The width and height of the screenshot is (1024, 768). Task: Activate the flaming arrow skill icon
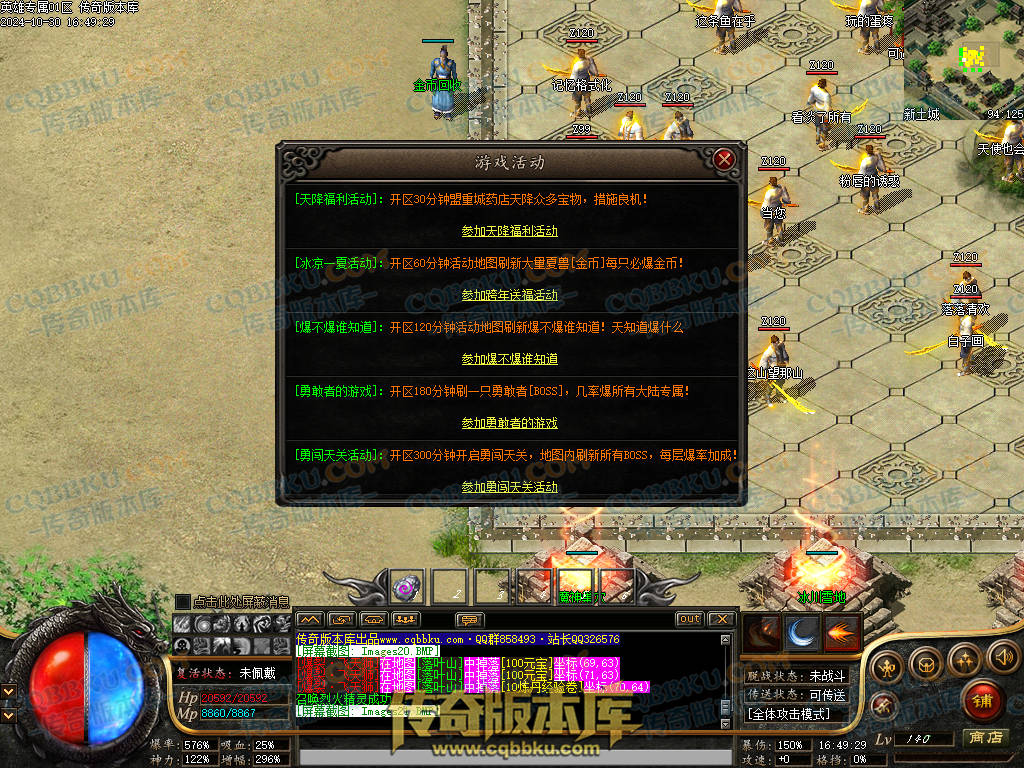(x=841, y=632)
